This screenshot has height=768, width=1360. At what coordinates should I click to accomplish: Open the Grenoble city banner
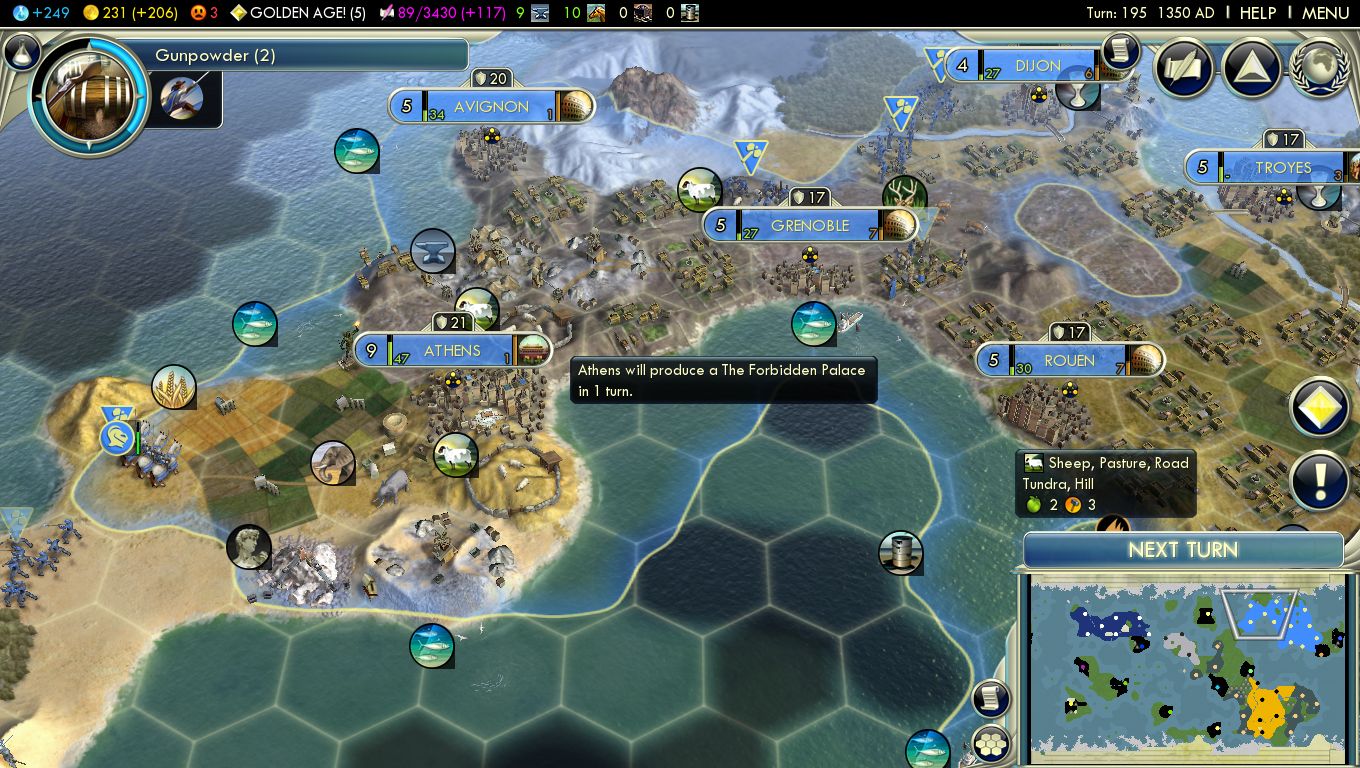pos(809,226)
